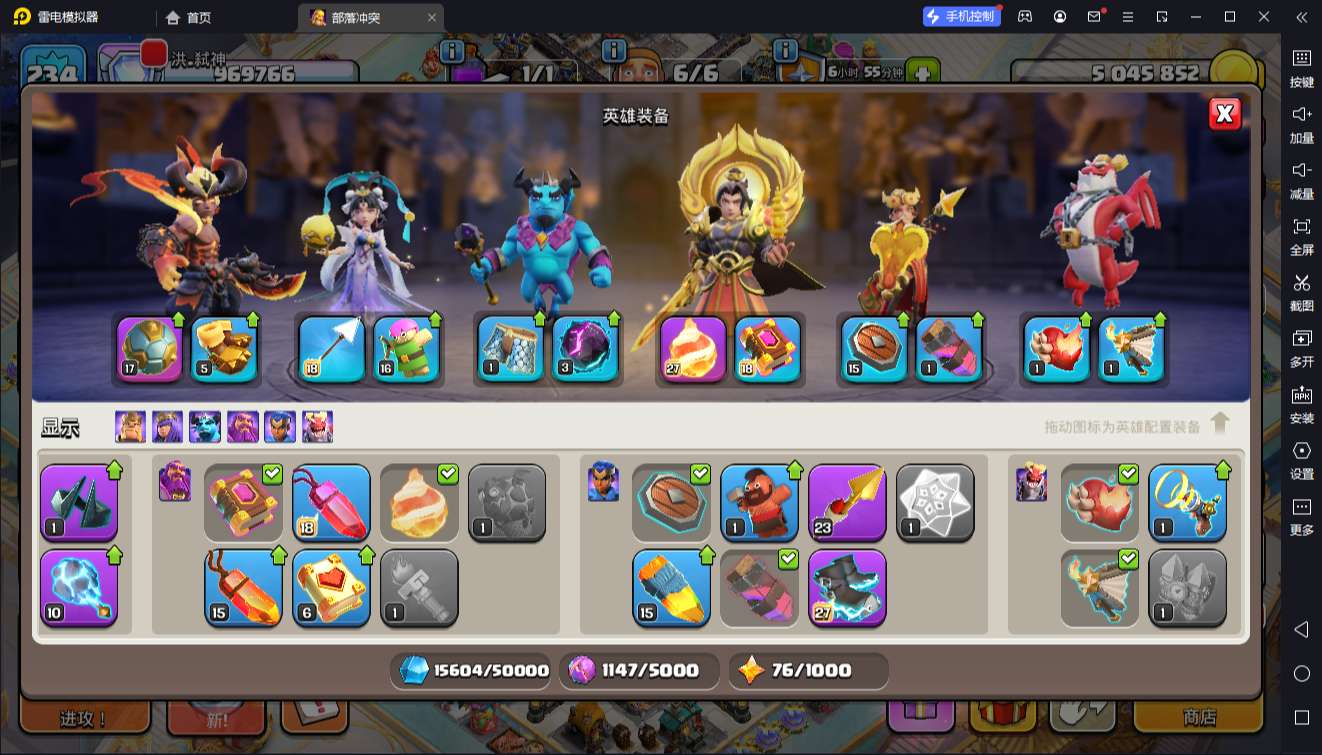This screenshot has height=755, width=1322.
Task: Select the Barbarian King filter portrait
Action: [x=130, y=427]
